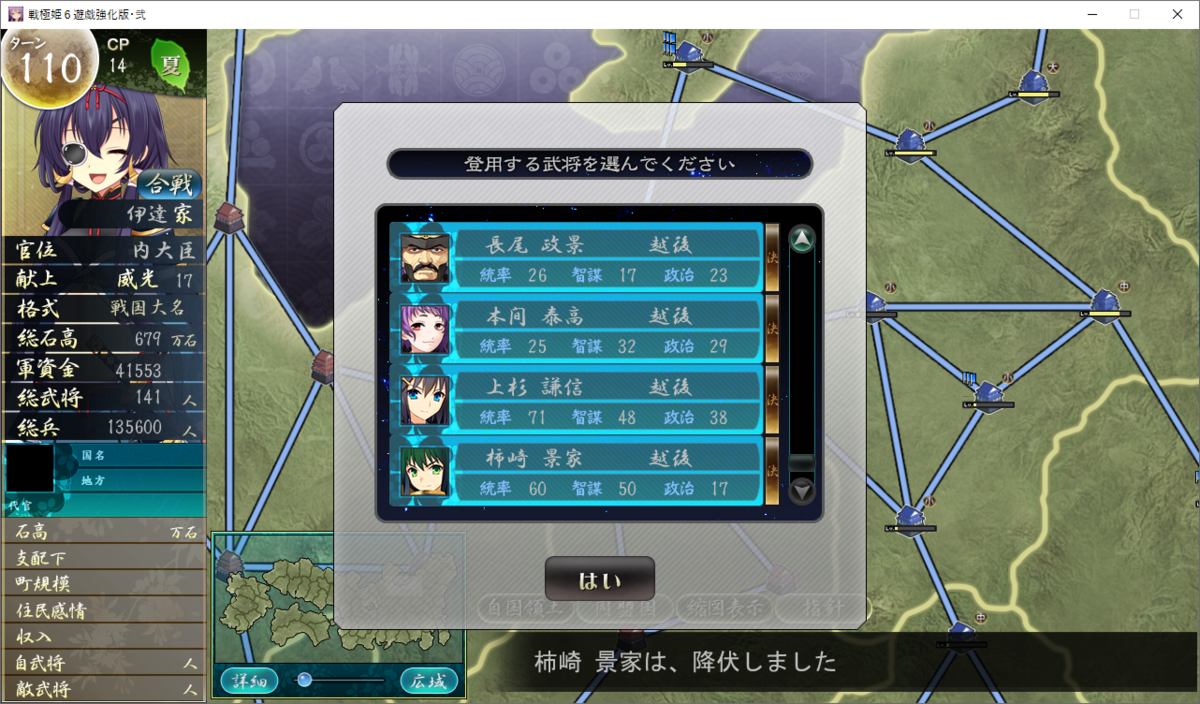Viewport: 1200px width, 704px height.
Task: Select the 柿崎 景家 row
Action: coord(580,472)
